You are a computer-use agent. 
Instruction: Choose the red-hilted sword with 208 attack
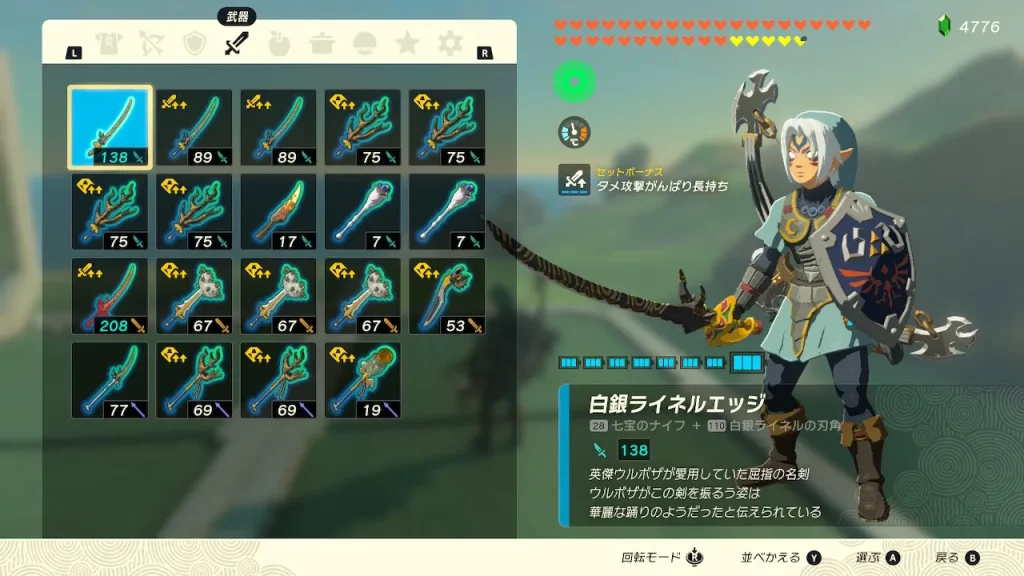(110, 296)
